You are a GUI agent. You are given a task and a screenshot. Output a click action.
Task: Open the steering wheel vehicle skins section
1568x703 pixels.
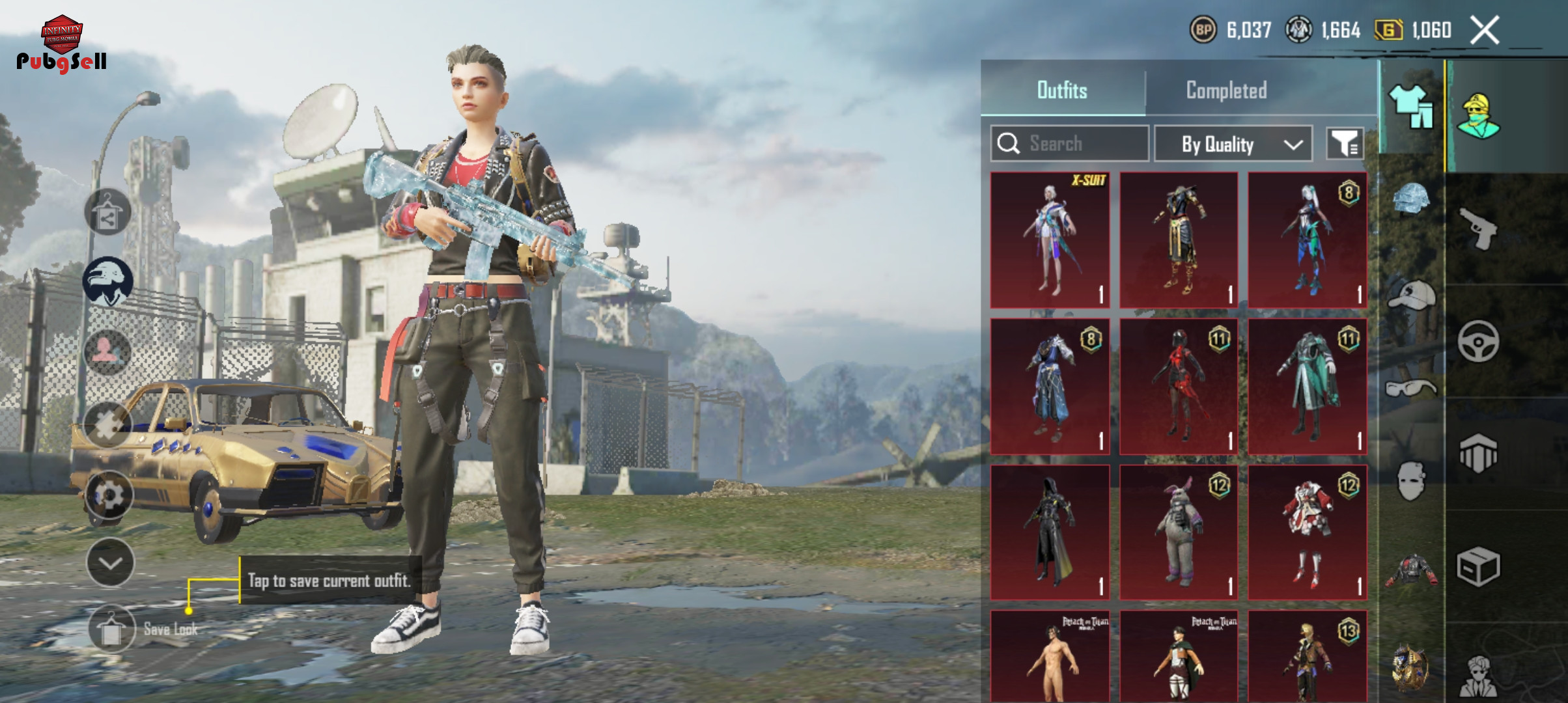tap(1478, 341)
